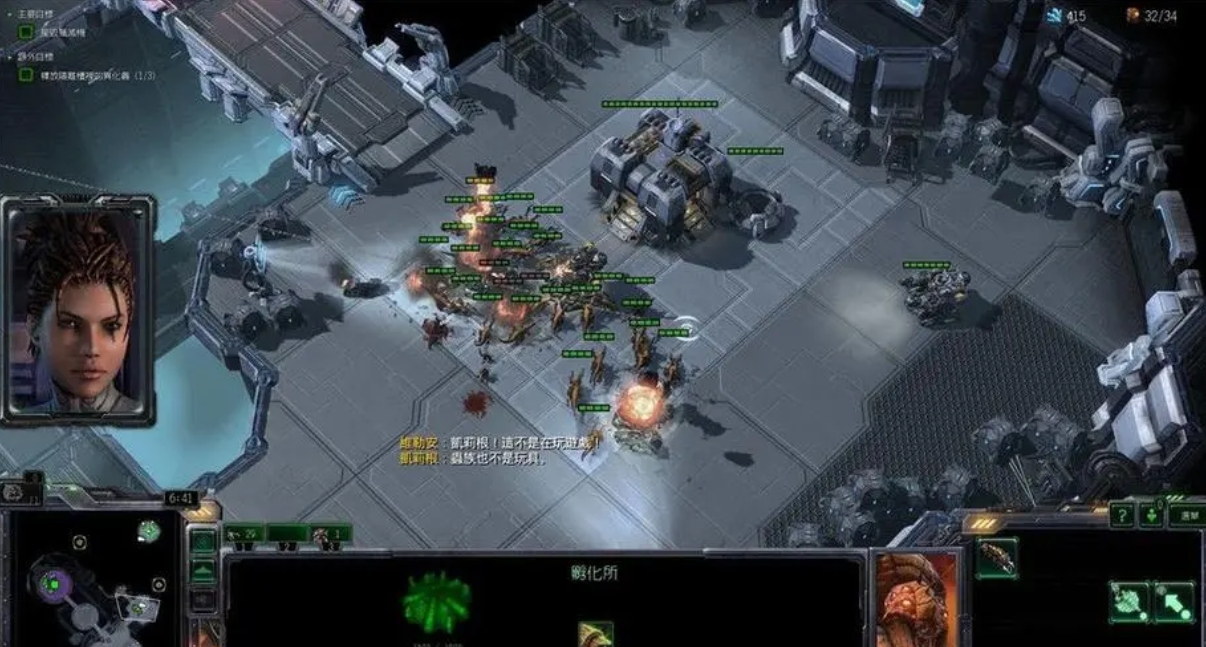
Task: Activate the worker rally command icon
Action: 1129,602
